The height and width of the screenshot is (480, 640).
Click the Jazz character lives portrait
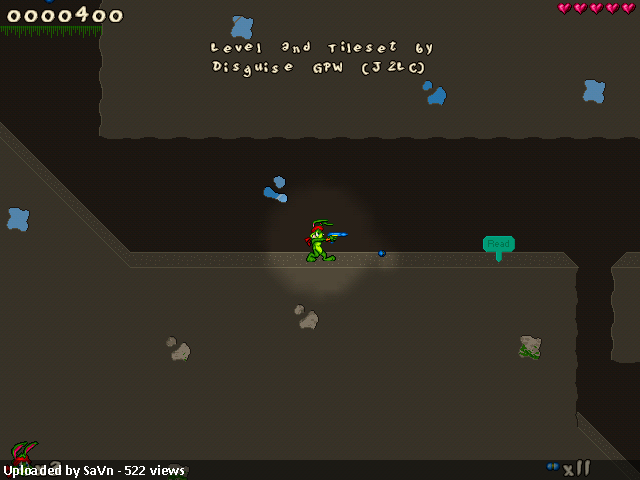[x=24, y=455]
